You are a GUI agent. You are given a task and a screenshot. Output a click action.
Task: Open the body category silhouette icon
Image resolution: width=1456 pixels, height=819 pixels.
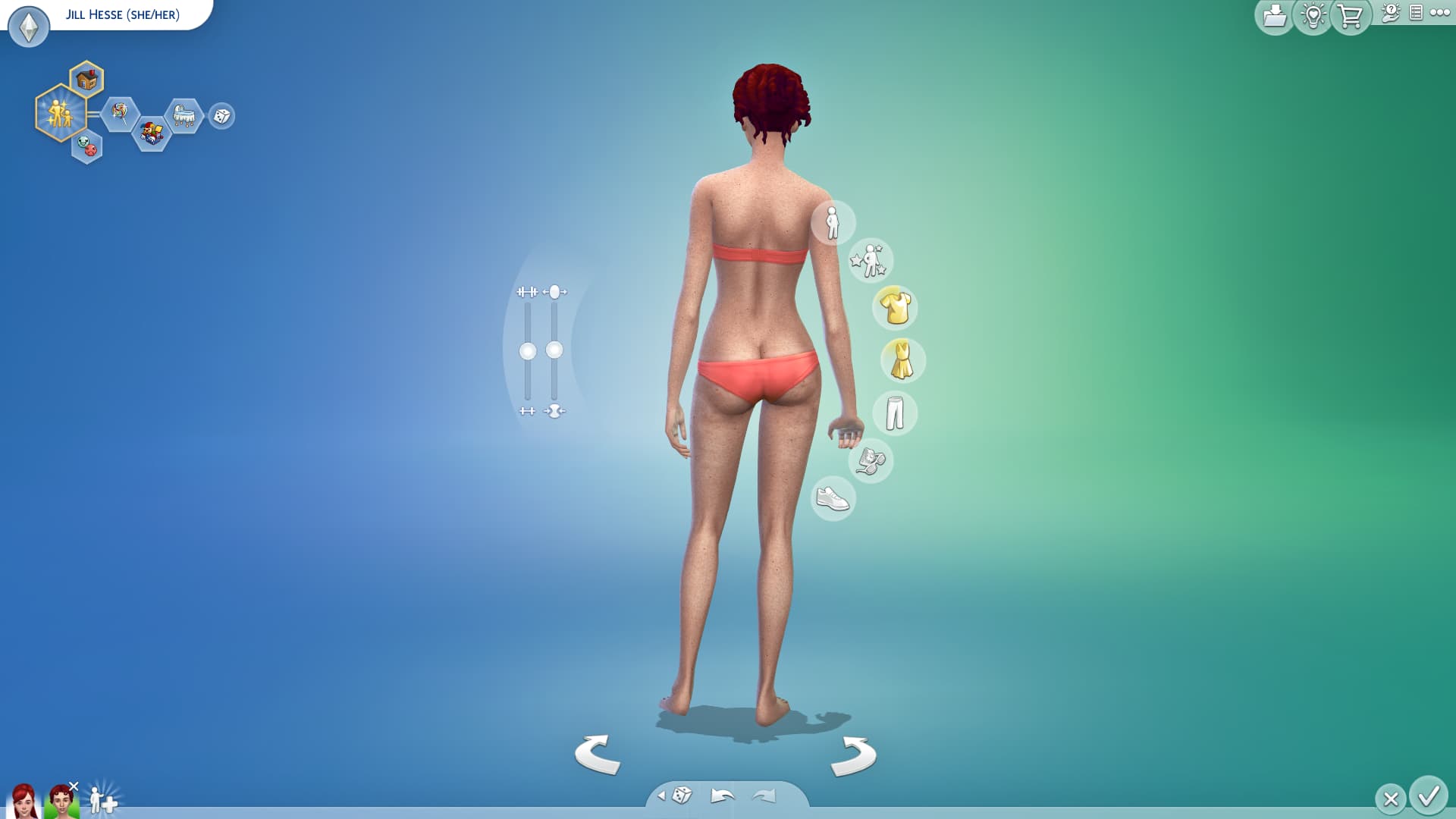click(833, 223)
